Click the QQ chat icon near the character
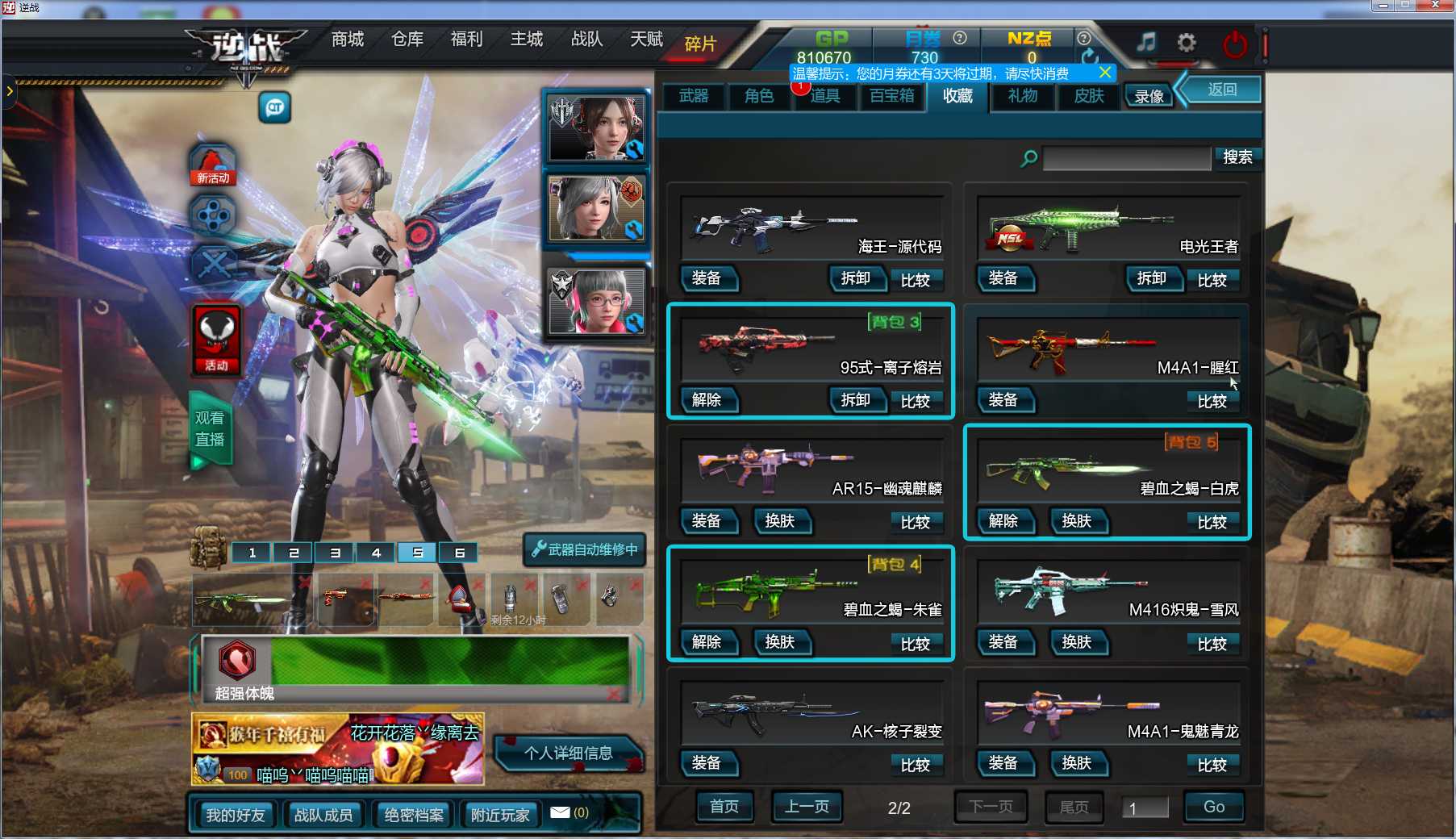 274,107
